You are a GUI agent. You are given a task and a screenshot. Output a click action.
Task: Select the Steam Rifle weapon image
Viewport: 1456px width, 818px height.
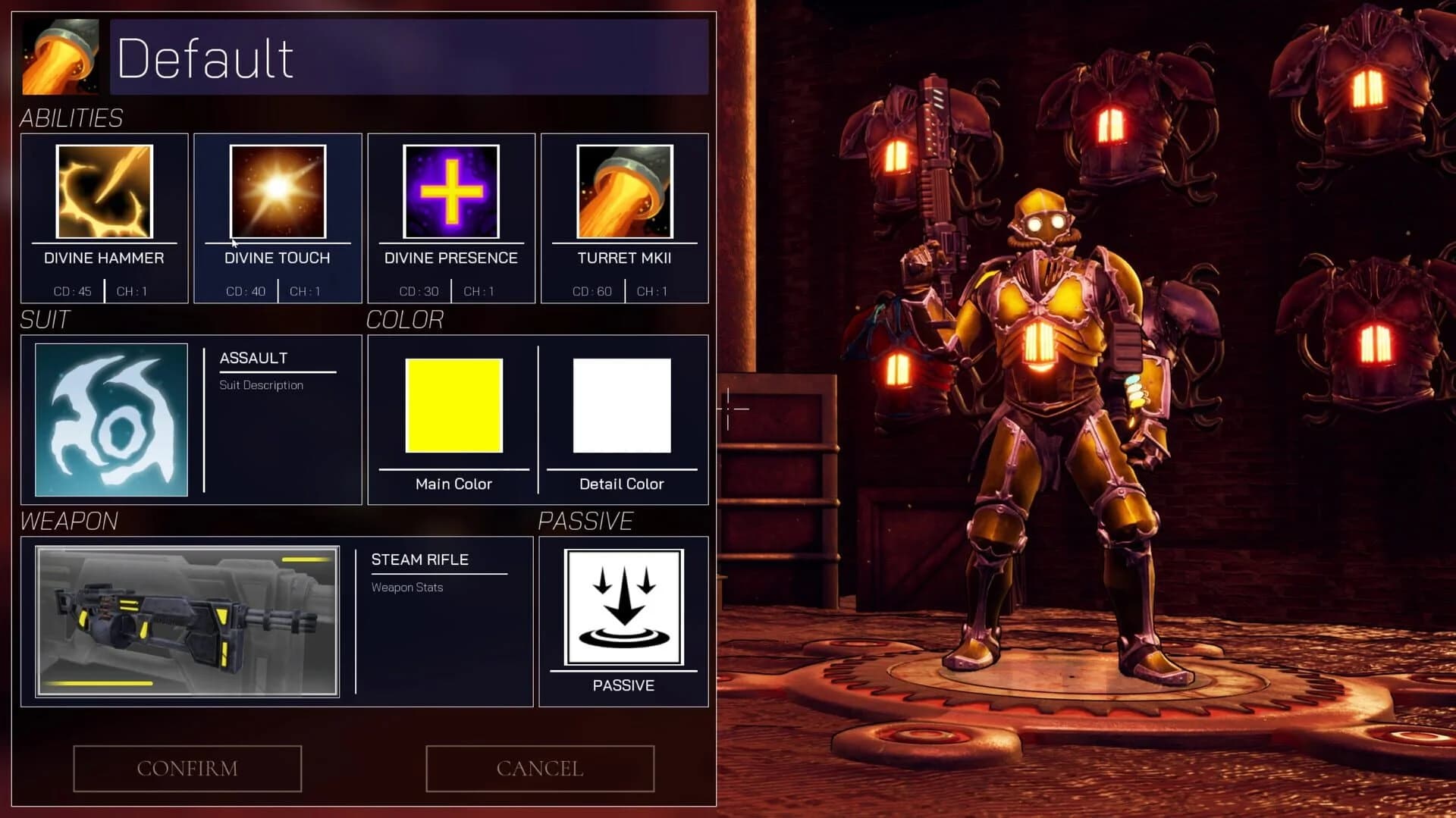(x=186, y=620)
